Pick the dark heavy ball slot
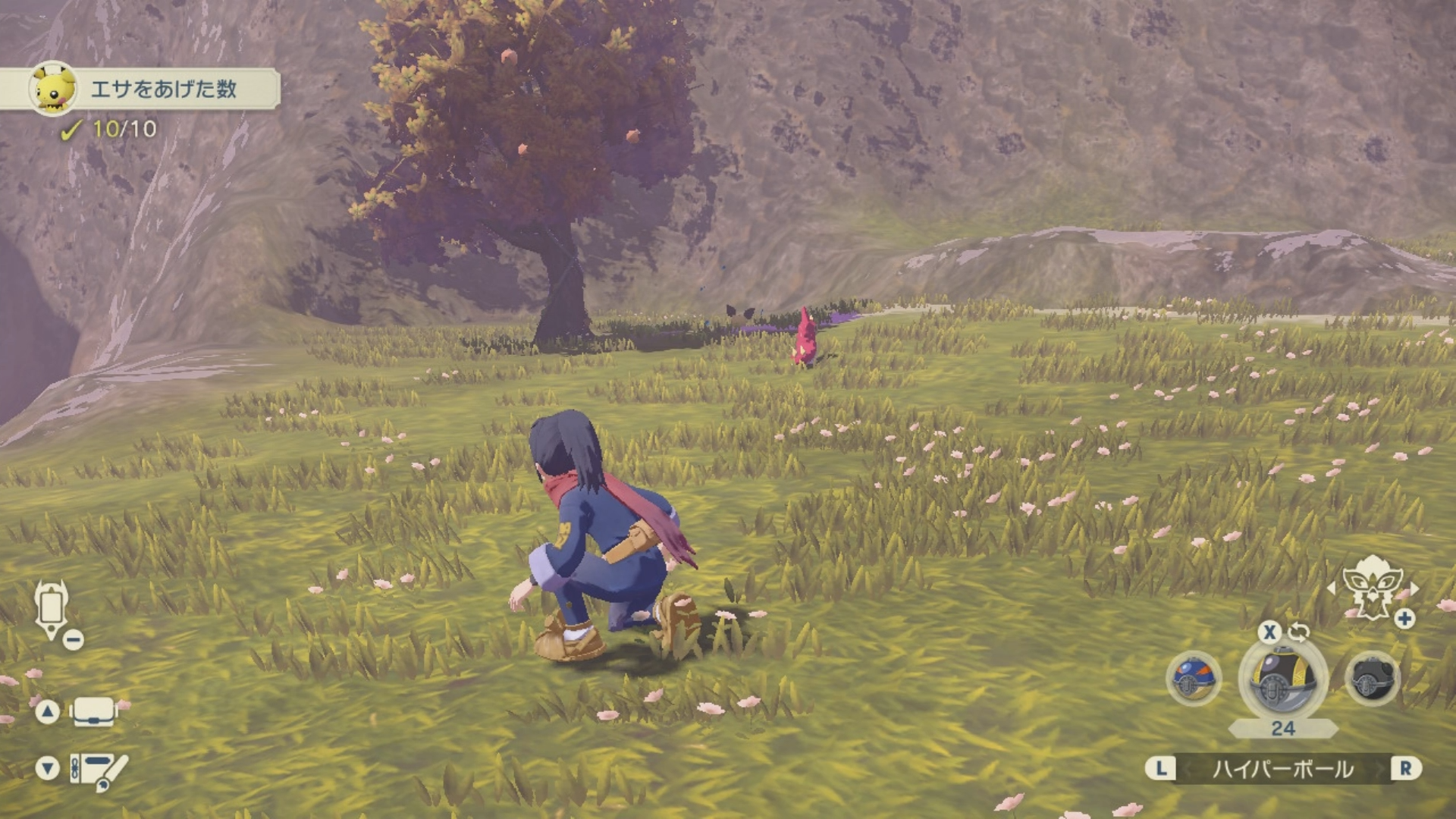 1372,678
